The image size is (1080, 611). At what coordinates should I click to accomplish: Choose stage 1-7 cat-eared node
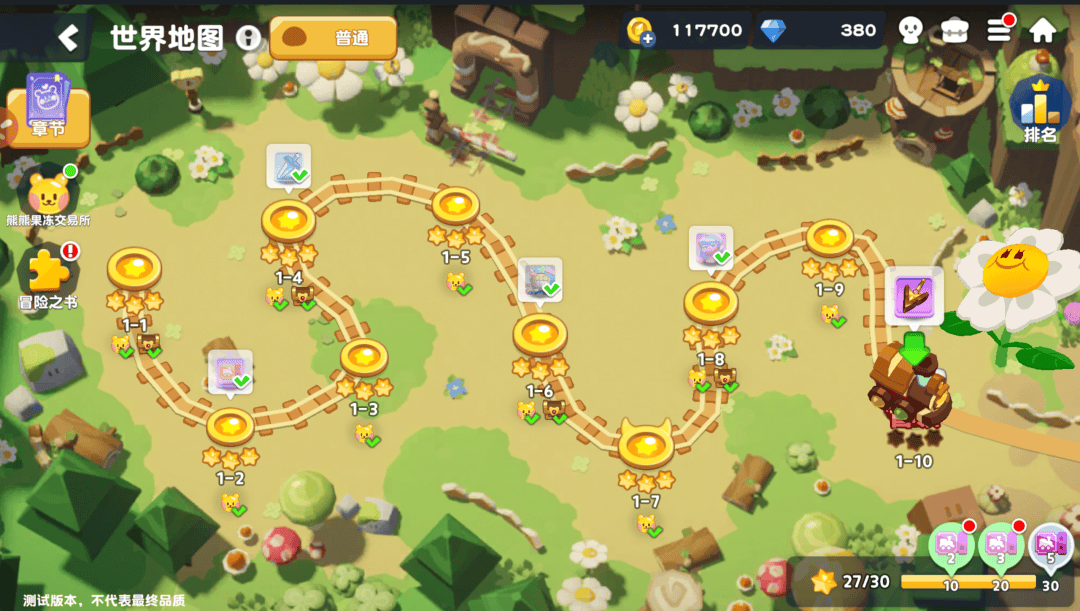click(646, 445)
